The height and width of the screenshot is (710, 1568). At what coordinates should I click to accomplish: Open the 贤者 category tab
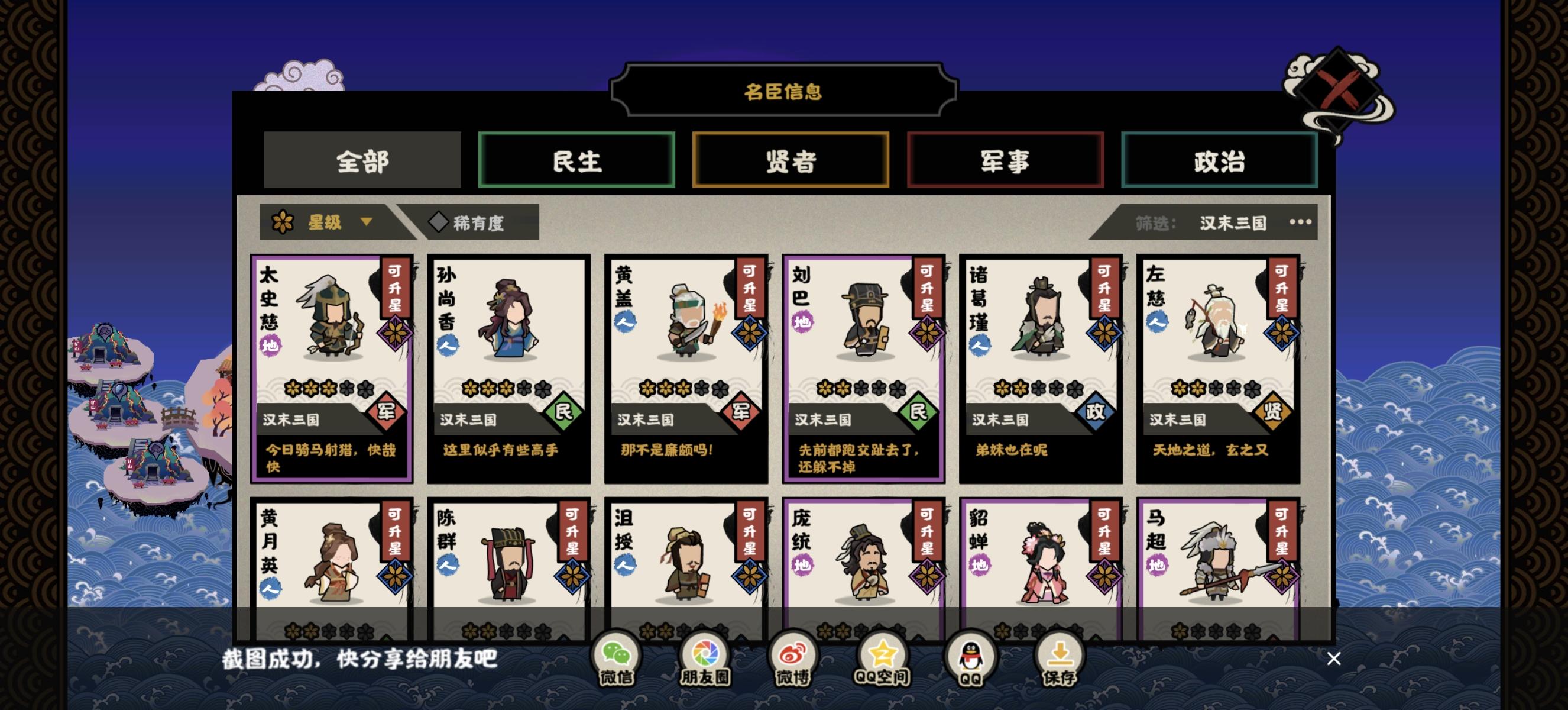point(791,160)
